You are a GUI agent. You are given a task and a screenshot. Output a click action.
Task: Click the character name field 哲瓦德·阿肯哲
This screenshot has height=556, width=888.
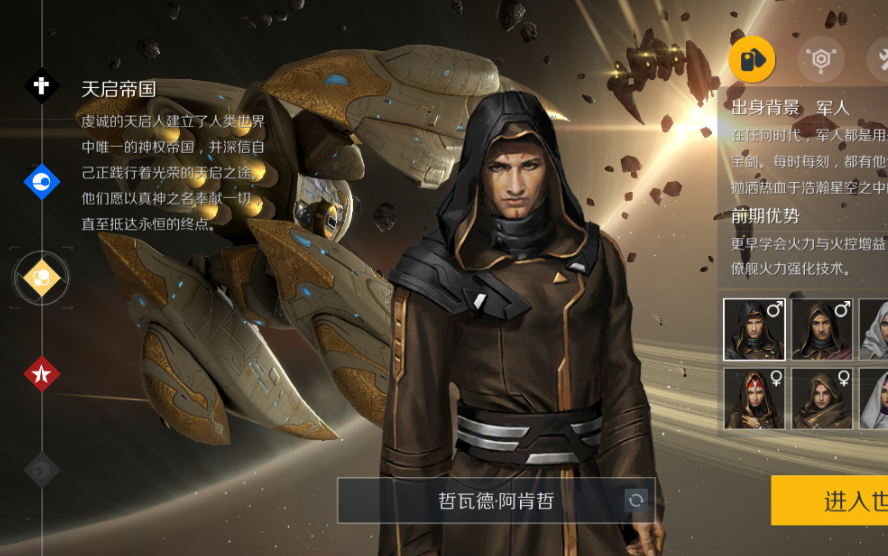[x=480, y=500]
